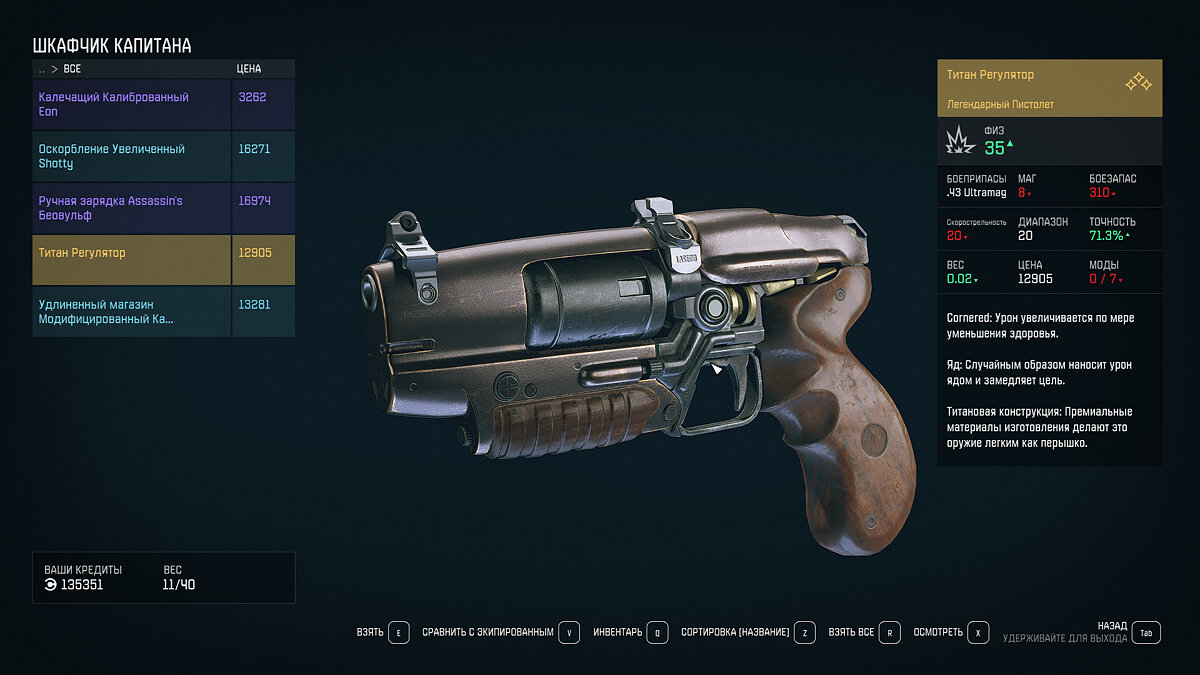Choose the Удлиненный магазин Модифицированный item row
Image resolution: width=1200 pixels, height=675 pixels.
pyautogui.click(x=132, y=311)
